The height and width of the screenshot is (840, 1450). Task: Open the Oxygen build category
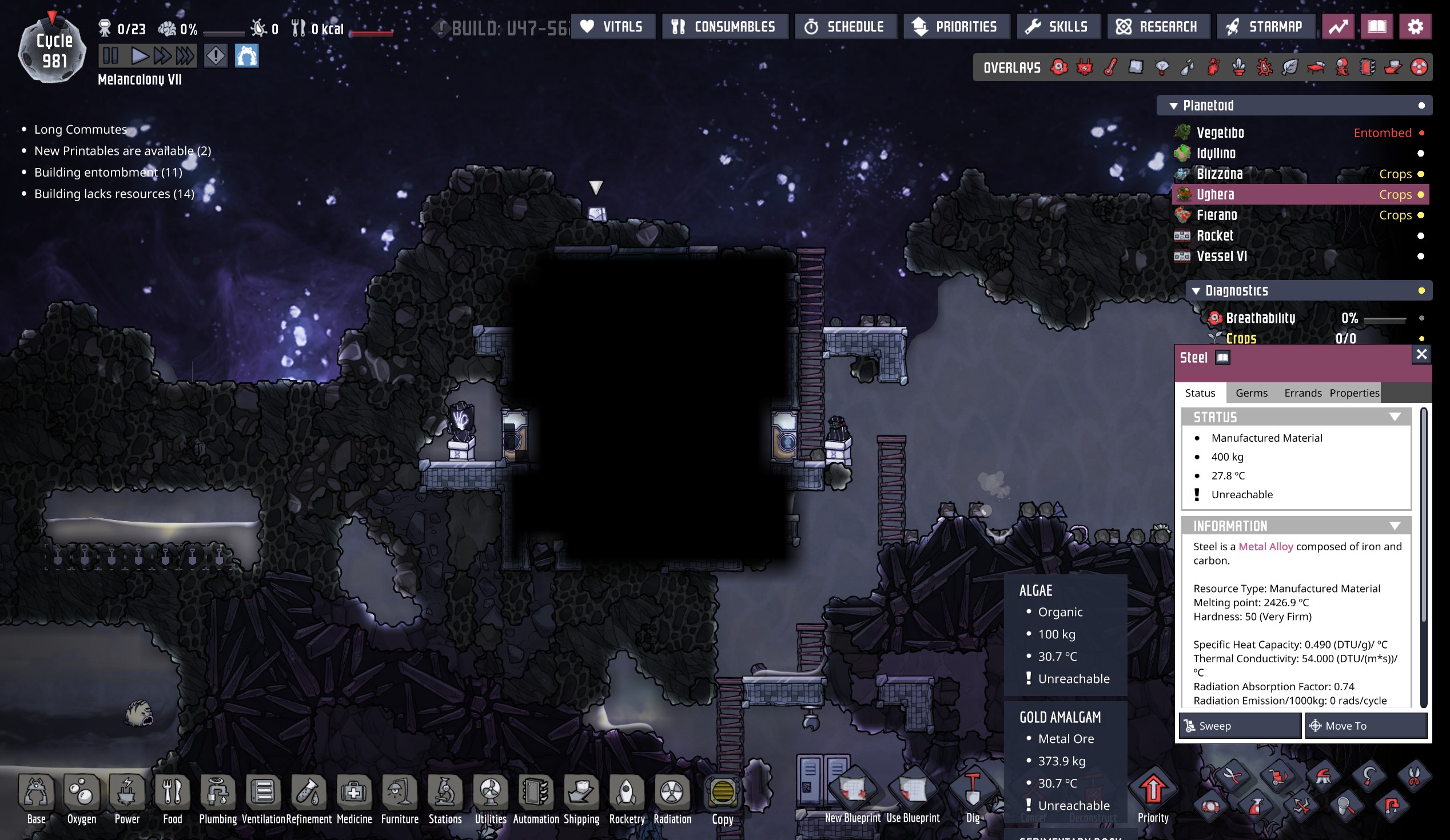coord(82,798)
